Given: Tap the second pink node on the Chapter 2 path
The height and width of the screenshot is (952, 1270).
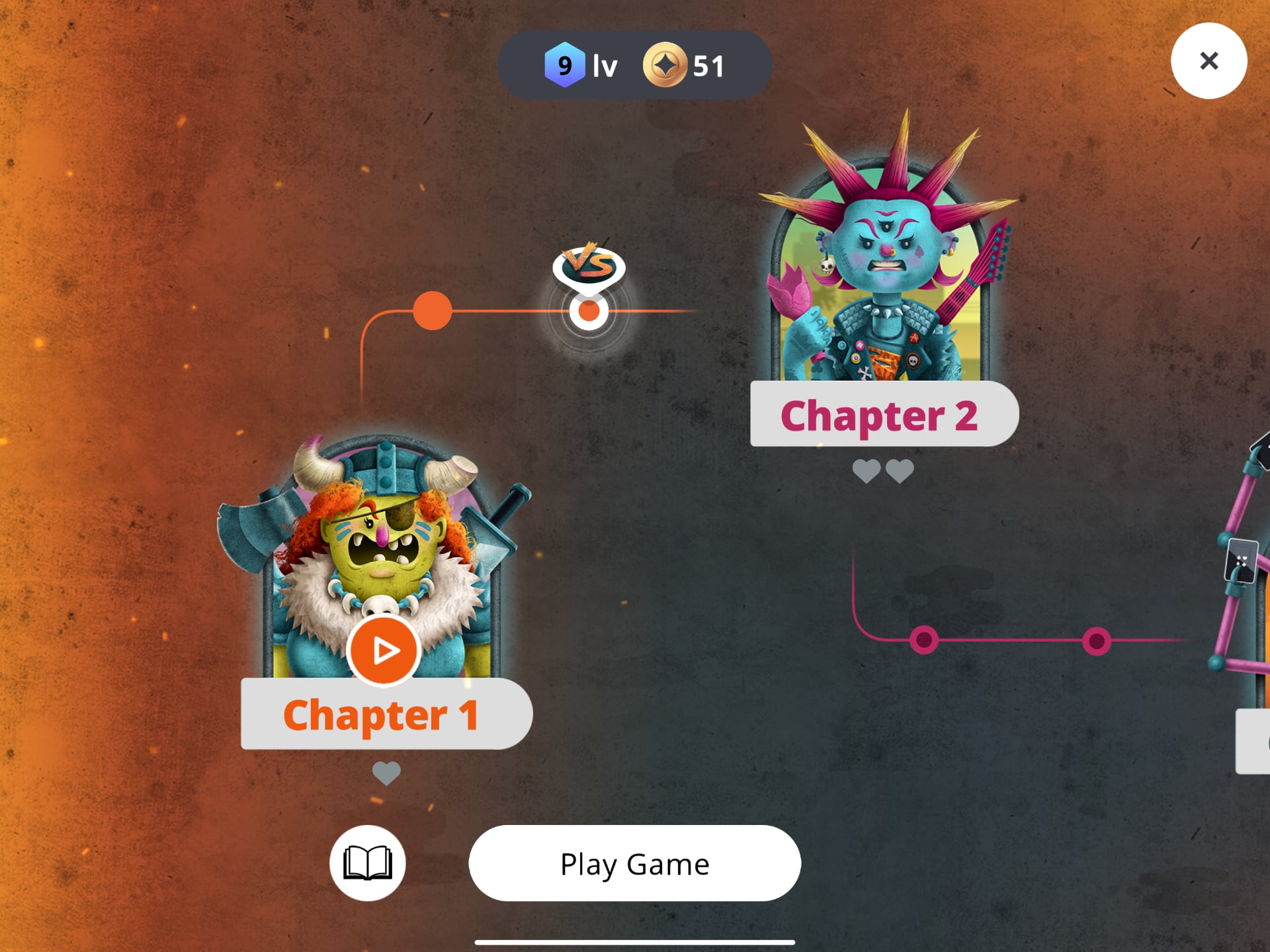Looking at the screenshot, I should [1096, 640].
